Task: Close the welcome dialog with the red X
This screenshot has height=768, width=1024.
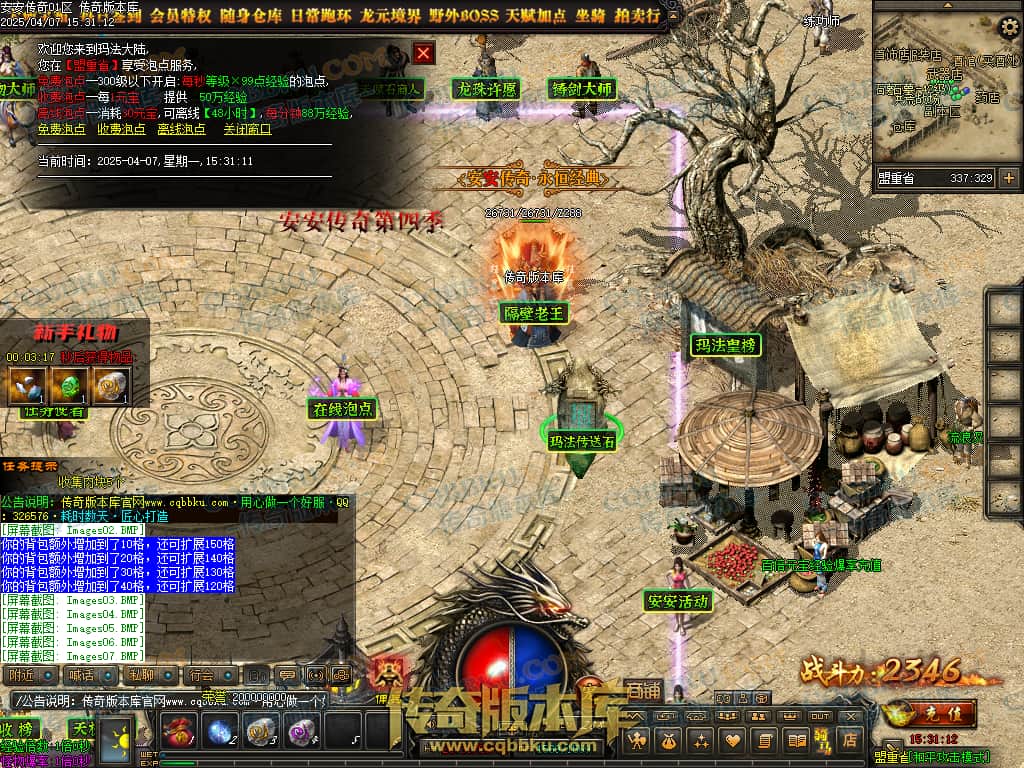Action: [424, 53]
